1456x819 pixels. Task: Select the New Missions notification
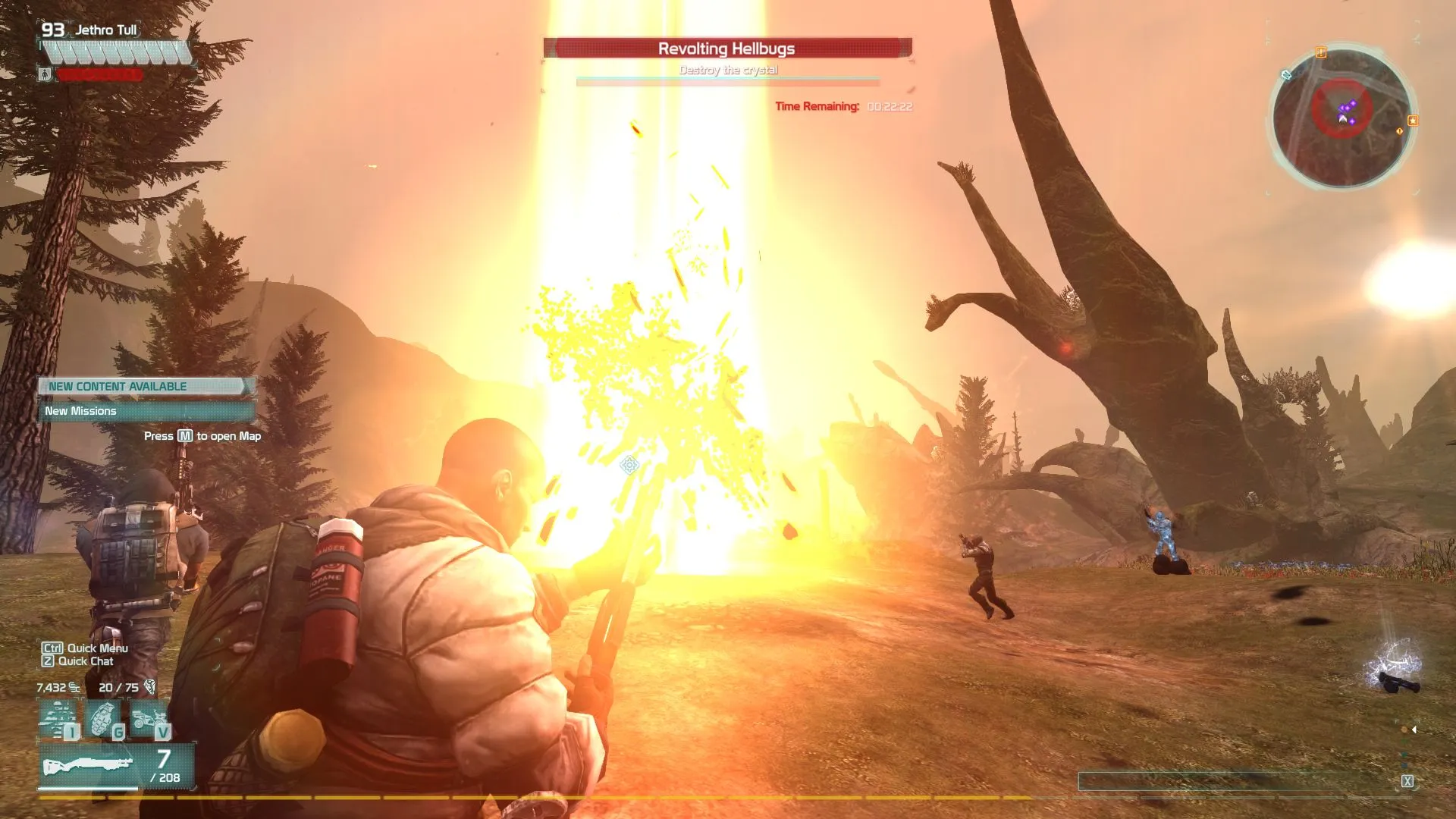pyautogui.click(x=146, y=411)
